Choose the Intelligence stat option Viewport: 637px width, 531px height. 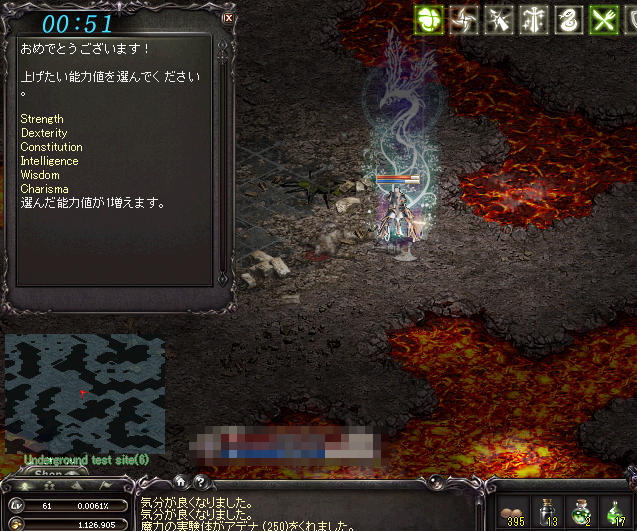[x=49, y=161]
